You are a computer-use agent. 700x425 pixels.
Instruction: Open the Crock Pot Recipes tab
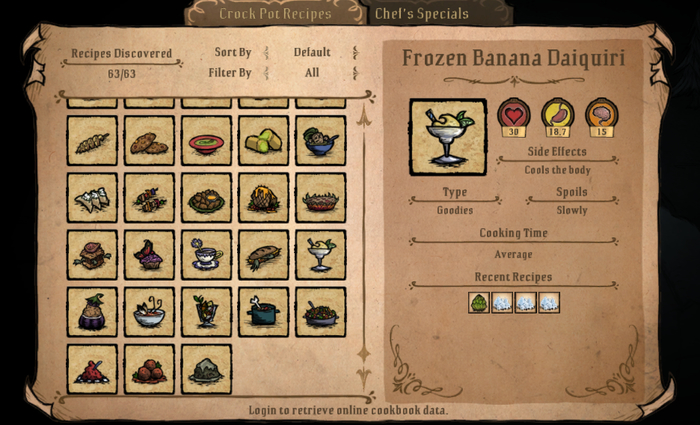pos(275,13)
